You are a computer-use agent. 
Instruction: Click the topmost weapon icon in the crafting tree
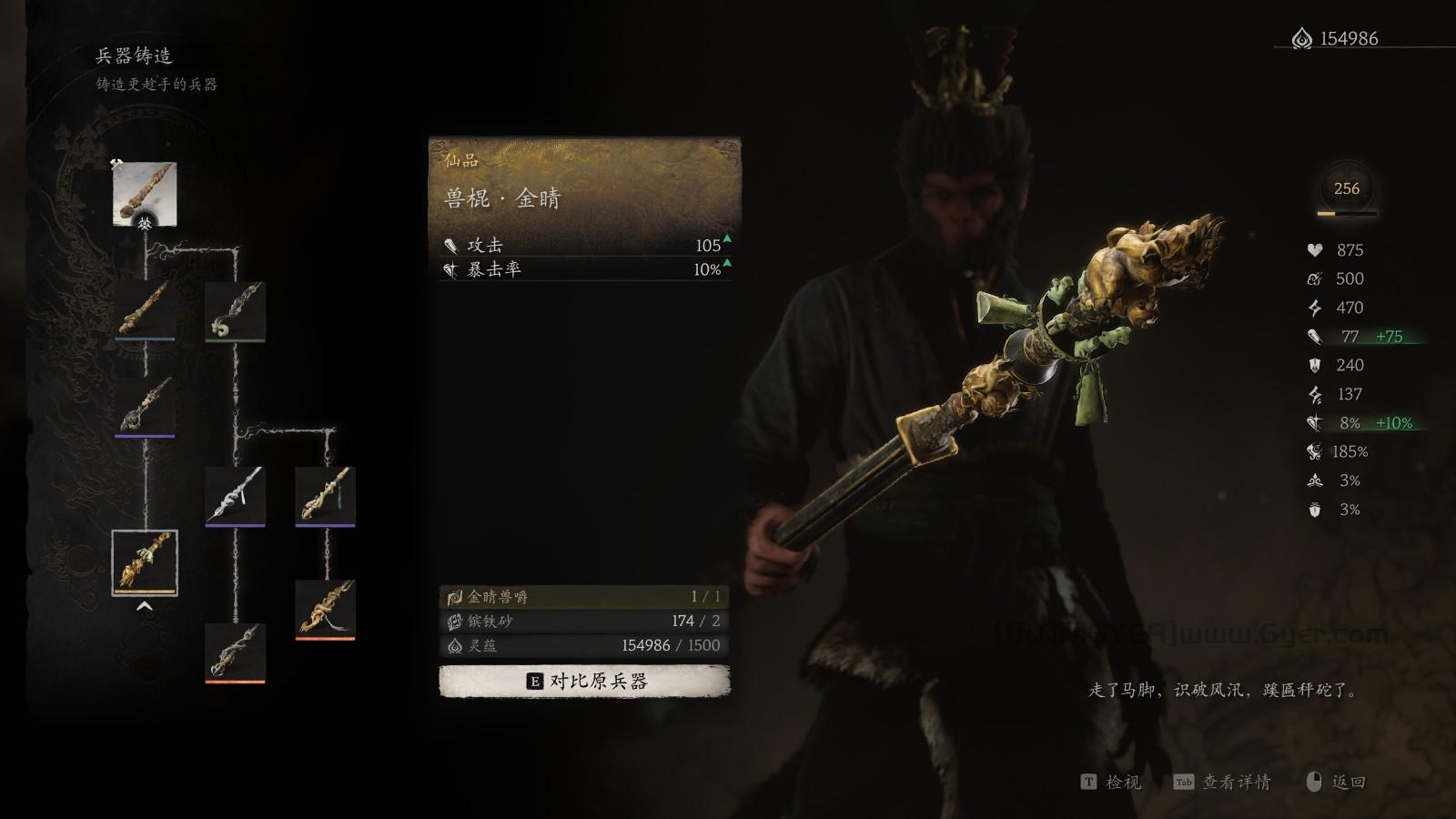(146, 191)
